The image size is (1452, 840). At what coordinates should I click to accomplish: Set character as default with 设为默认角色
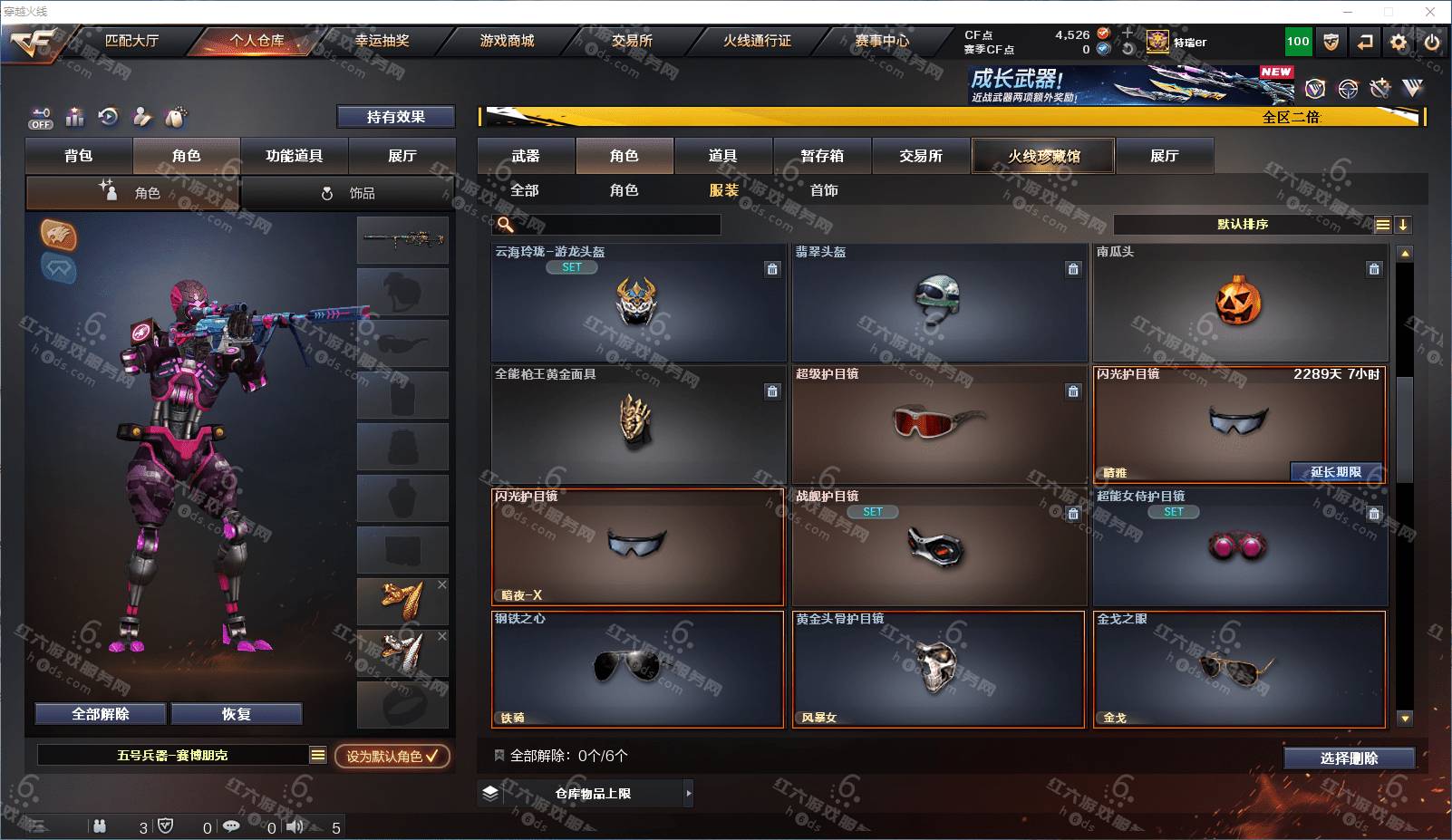pos(392,756)
